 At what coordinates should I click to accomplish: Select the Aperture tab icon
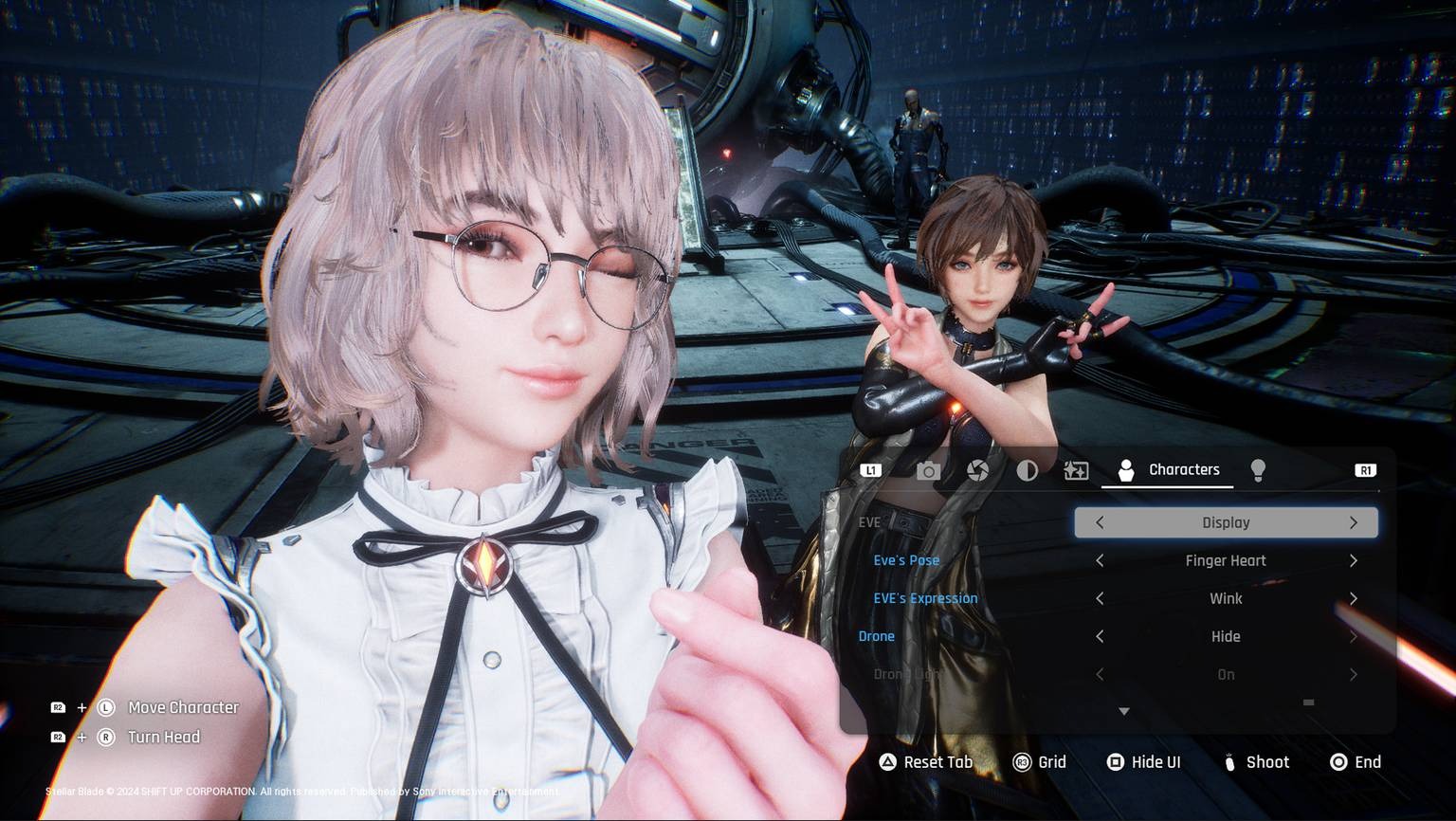click(x=978, y=469)
